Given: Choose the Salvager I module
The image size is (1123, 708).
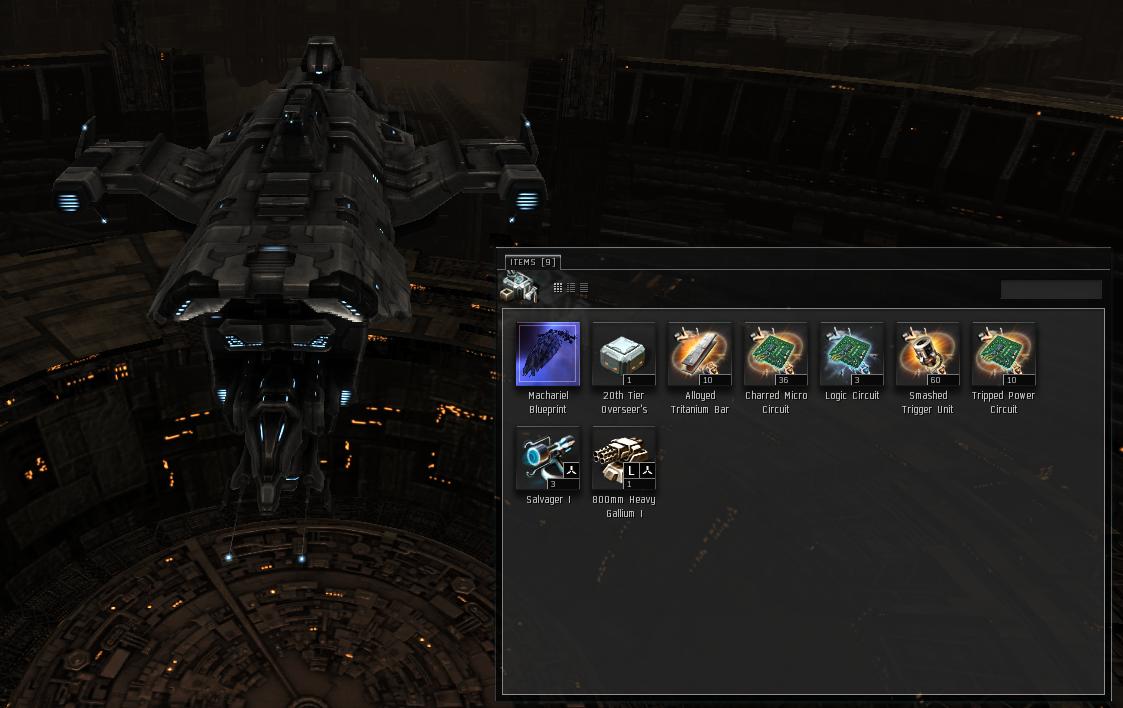Looking at the screenshot, I should pos(548,458).
